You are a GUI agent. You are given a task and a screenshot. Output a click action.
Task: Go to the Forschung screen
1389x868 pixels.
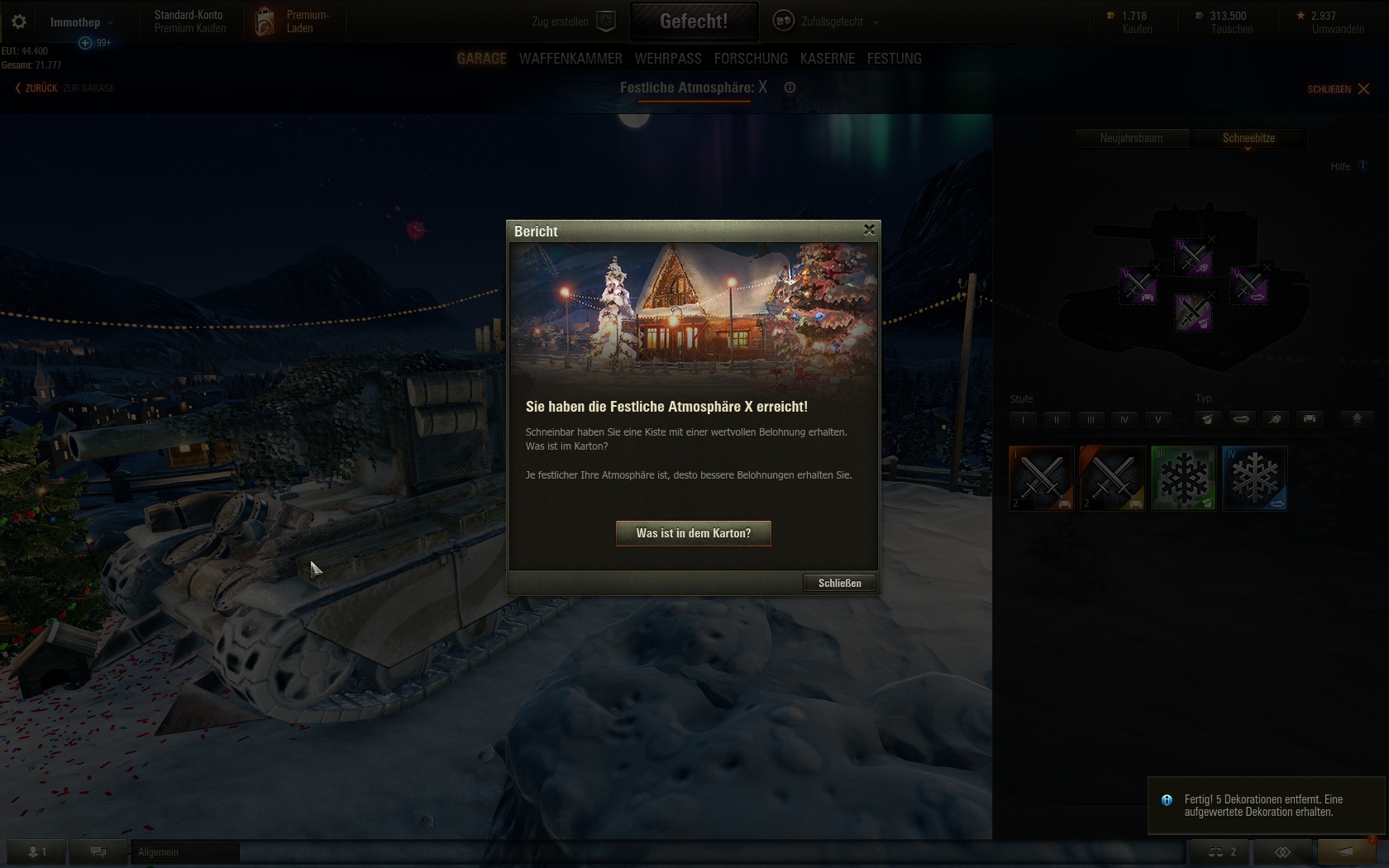[751, 59]
